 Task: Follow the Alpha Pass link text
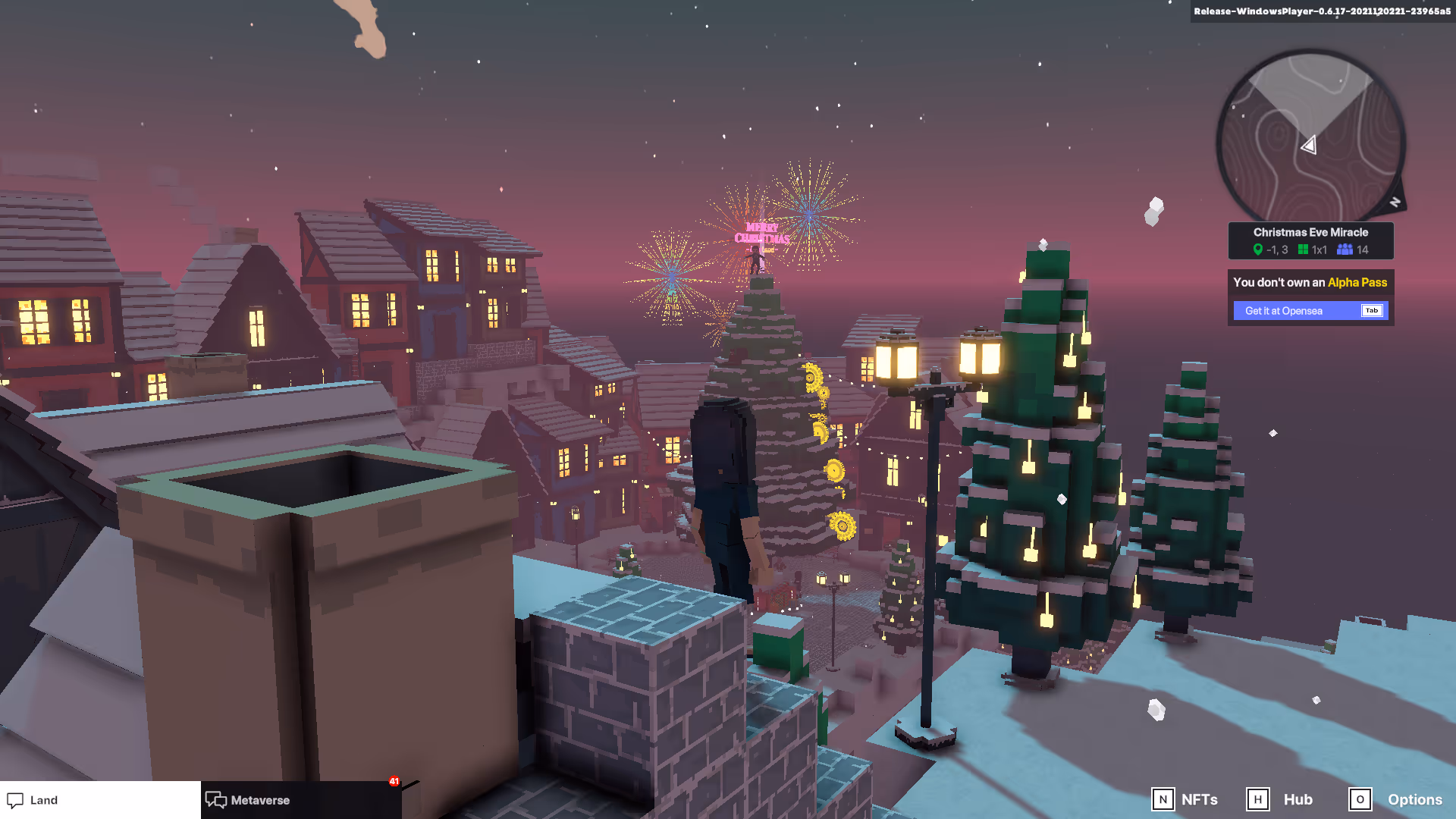coord(1357,282)
